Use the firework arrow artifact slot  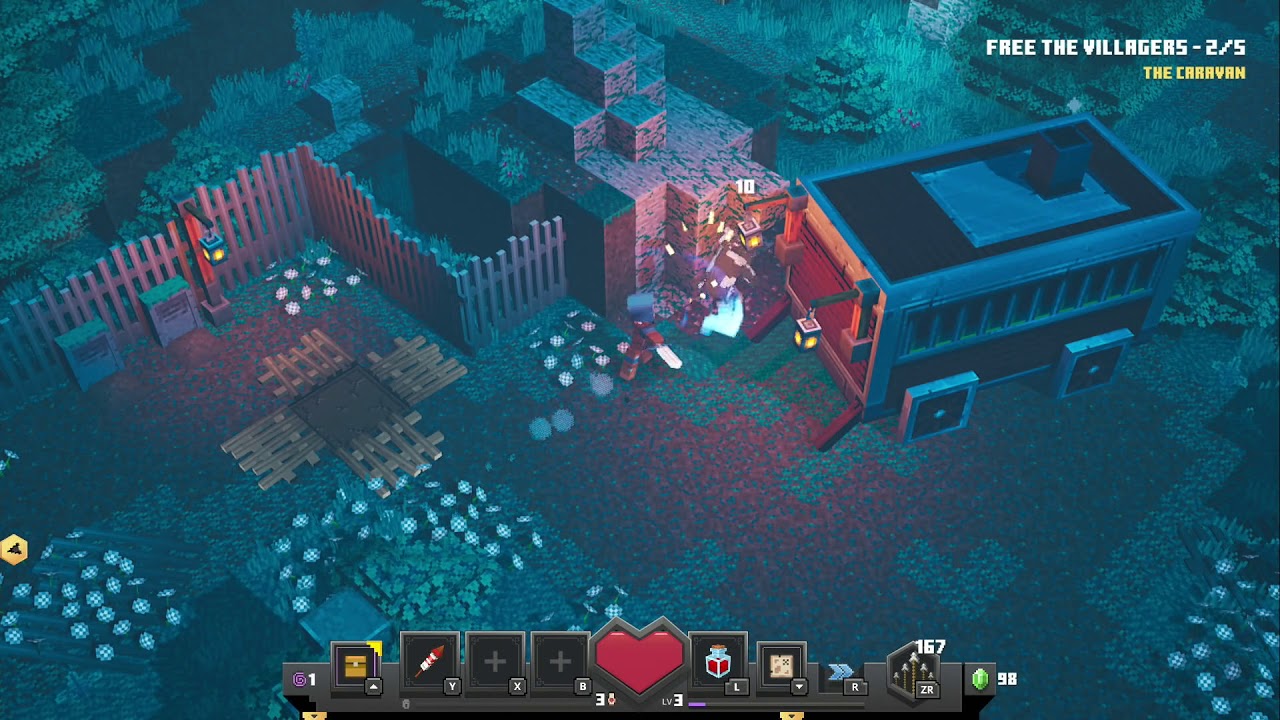pos(430,661)
